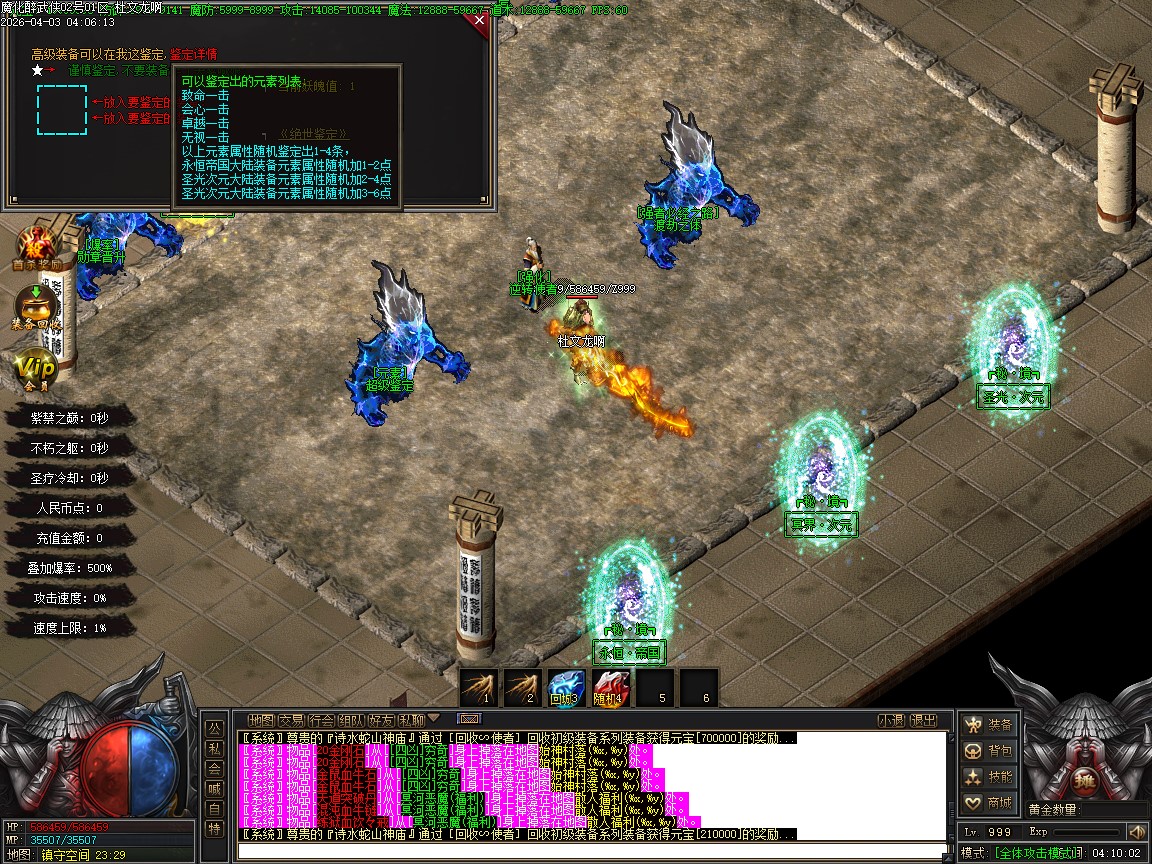The height and width of the screenshot is (864, 1152).
Task: Open the 首杀奖励 first-kill reward icon
Action: coord(38,249)
